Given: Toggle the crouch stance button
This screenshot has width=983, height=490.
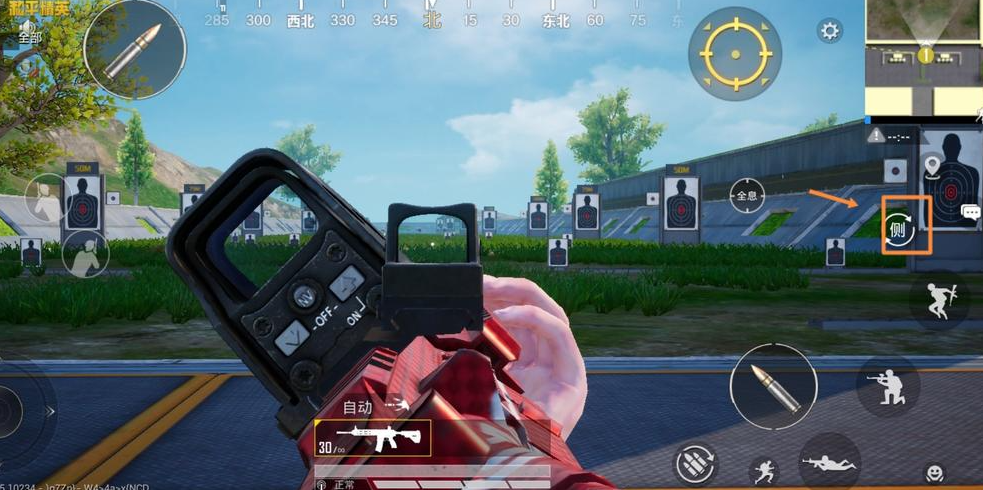Looking at the screenshot, I should pos(887,386).
